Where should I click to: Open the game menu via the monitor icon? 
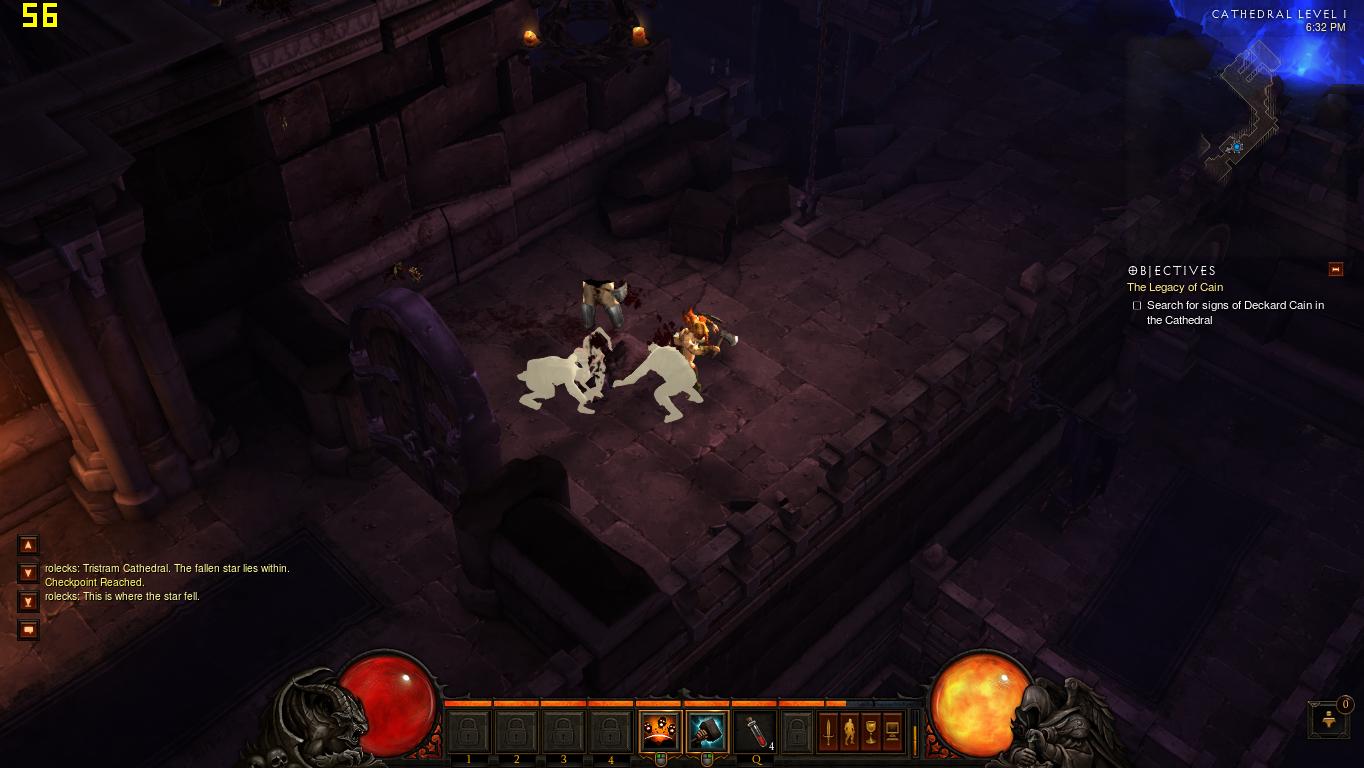(892, 732)
